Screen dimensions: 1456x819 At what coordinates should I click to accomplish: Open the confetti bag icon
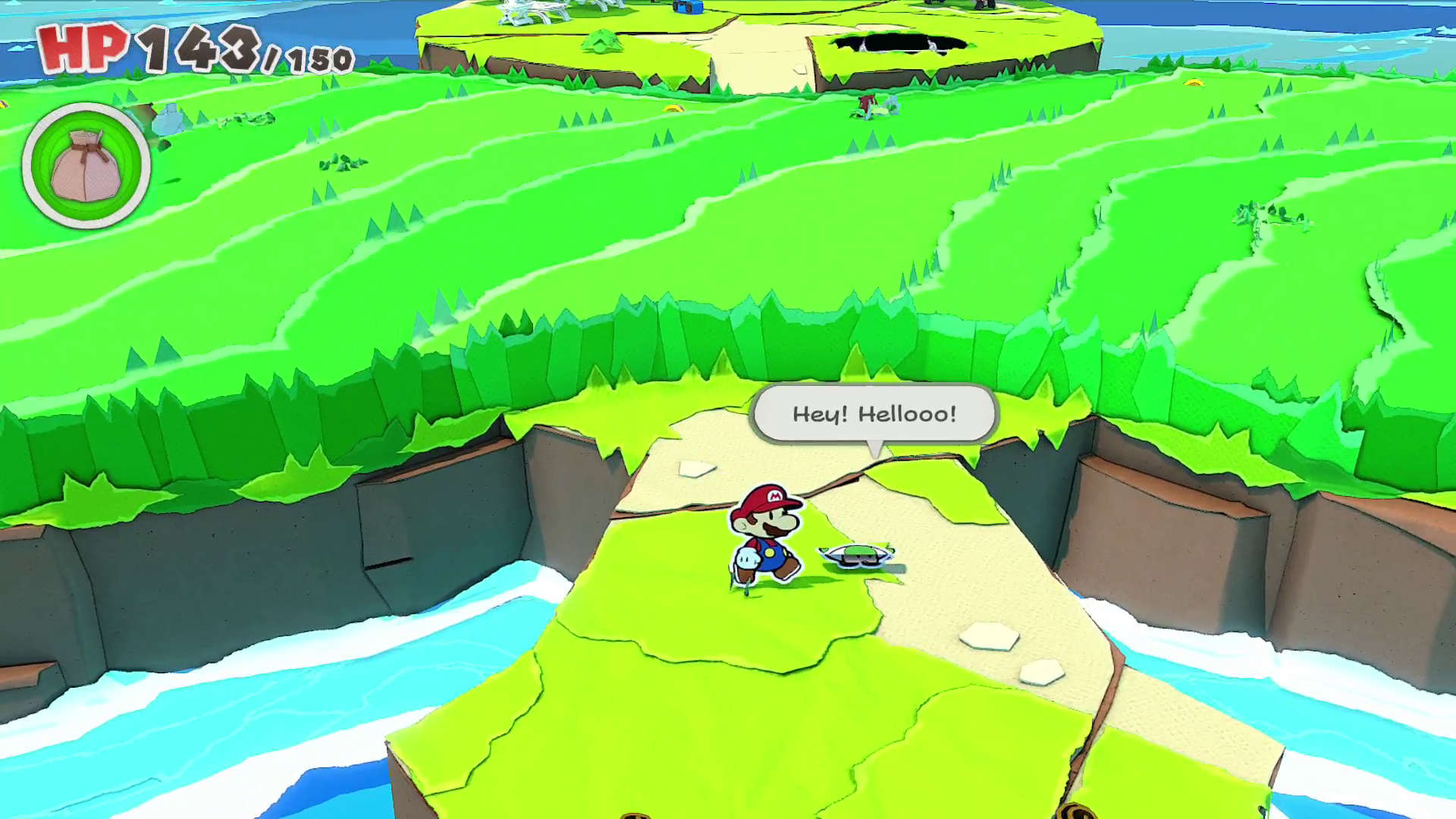tap(86, 165)
